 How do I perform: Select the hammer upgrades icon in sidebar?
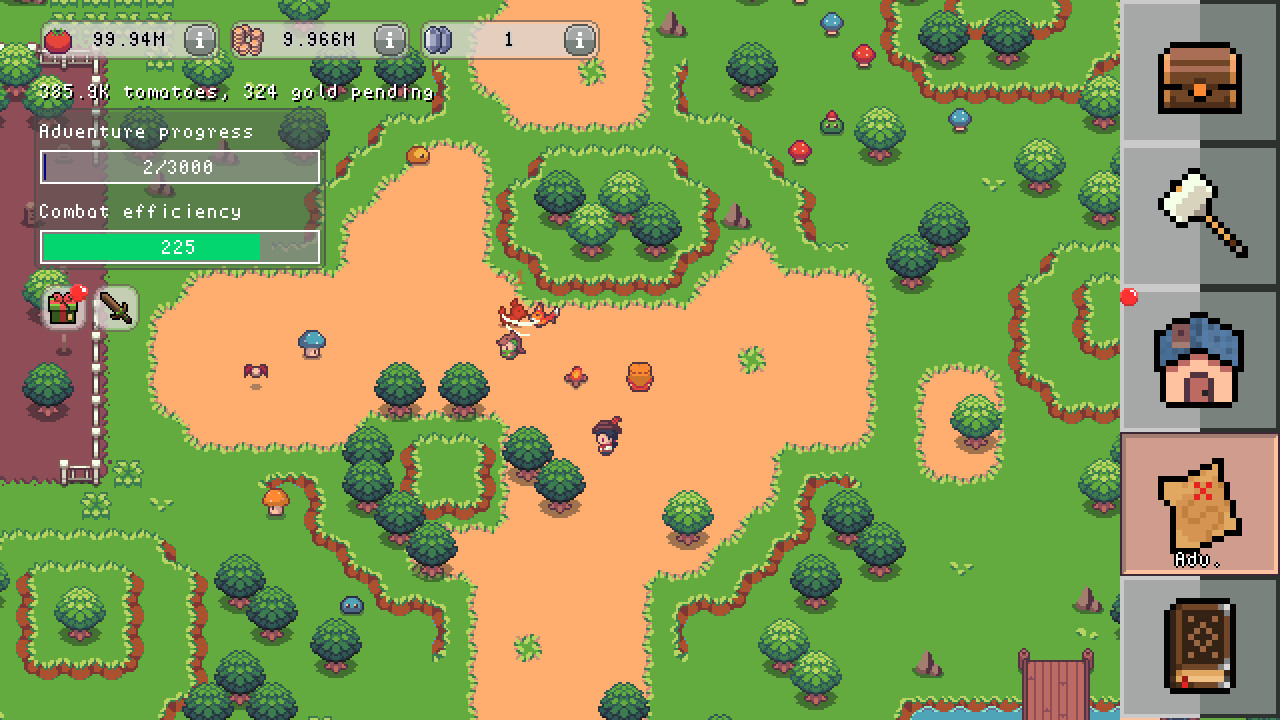click(1199, 213)
